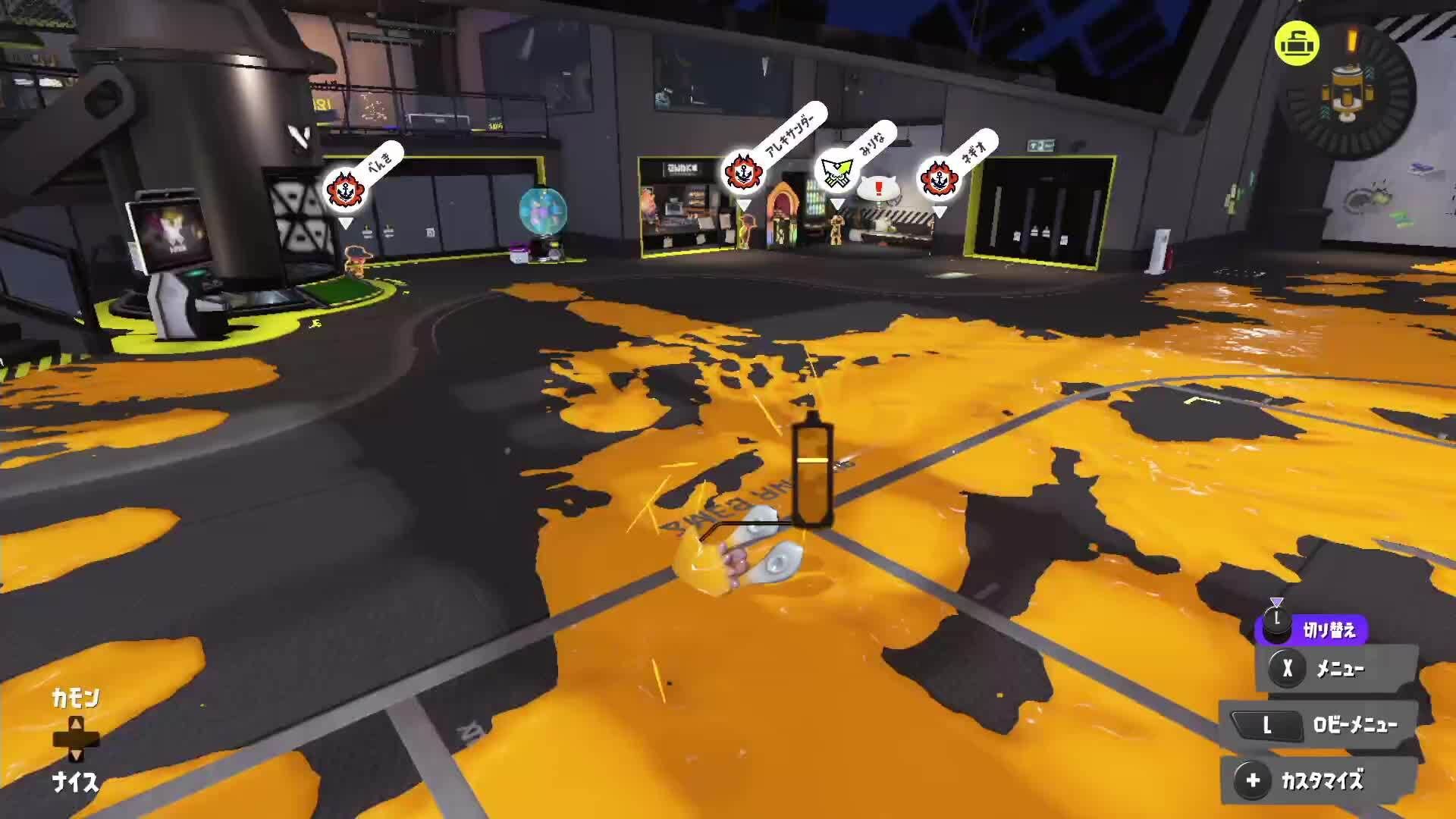
Task: Click the yellow locker icon
Action: tap(1297, 43)
